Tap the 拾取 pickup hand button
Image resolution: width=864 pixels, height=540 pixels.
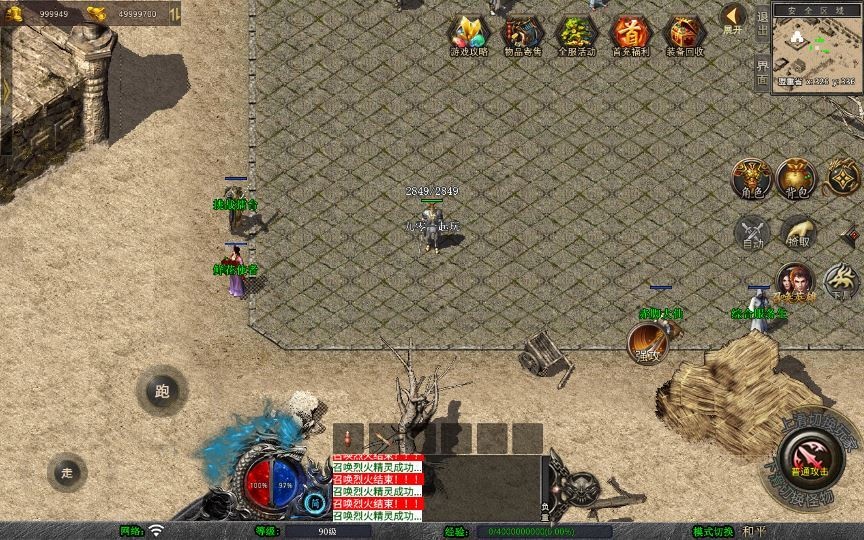(797, 232)
